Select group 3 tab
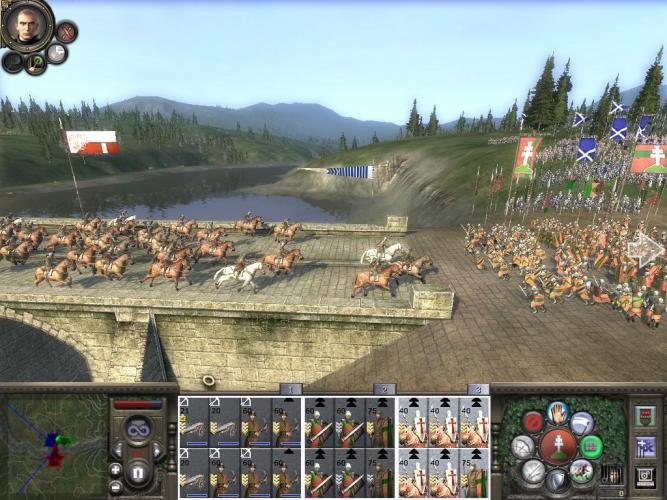Screen dimensions: 667x500 click(478, 389)
